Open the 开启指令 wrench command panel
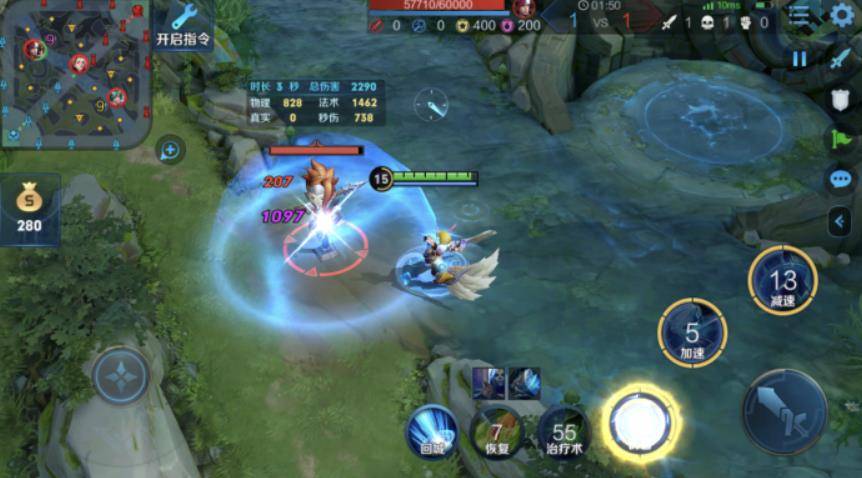The width and height of the screenshot is (862, 478). (183, 25)
